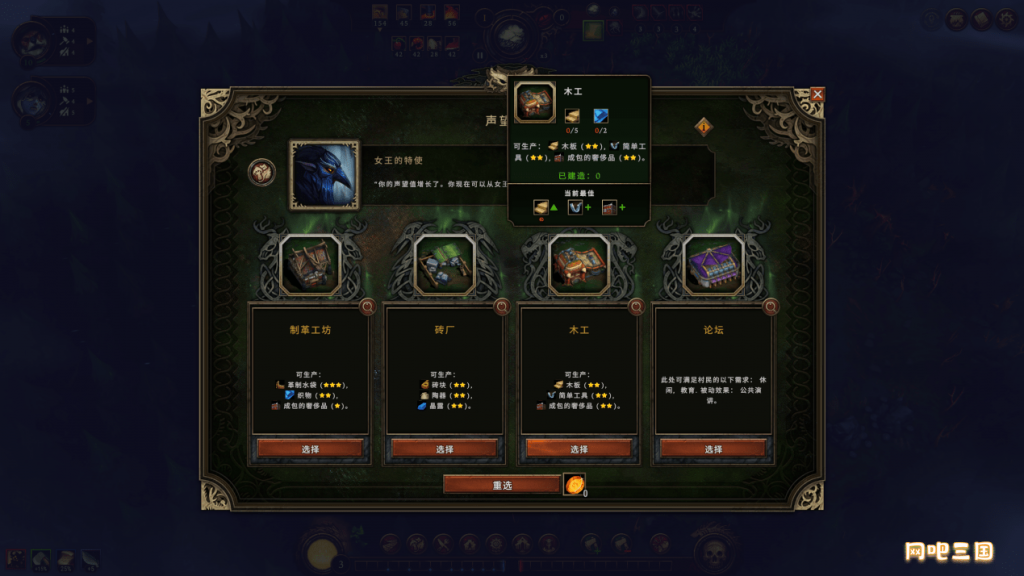Open the magnifier on the 砖厂 card
Viewport: 1024px width, 576px height.
click(x=502, y=307)
